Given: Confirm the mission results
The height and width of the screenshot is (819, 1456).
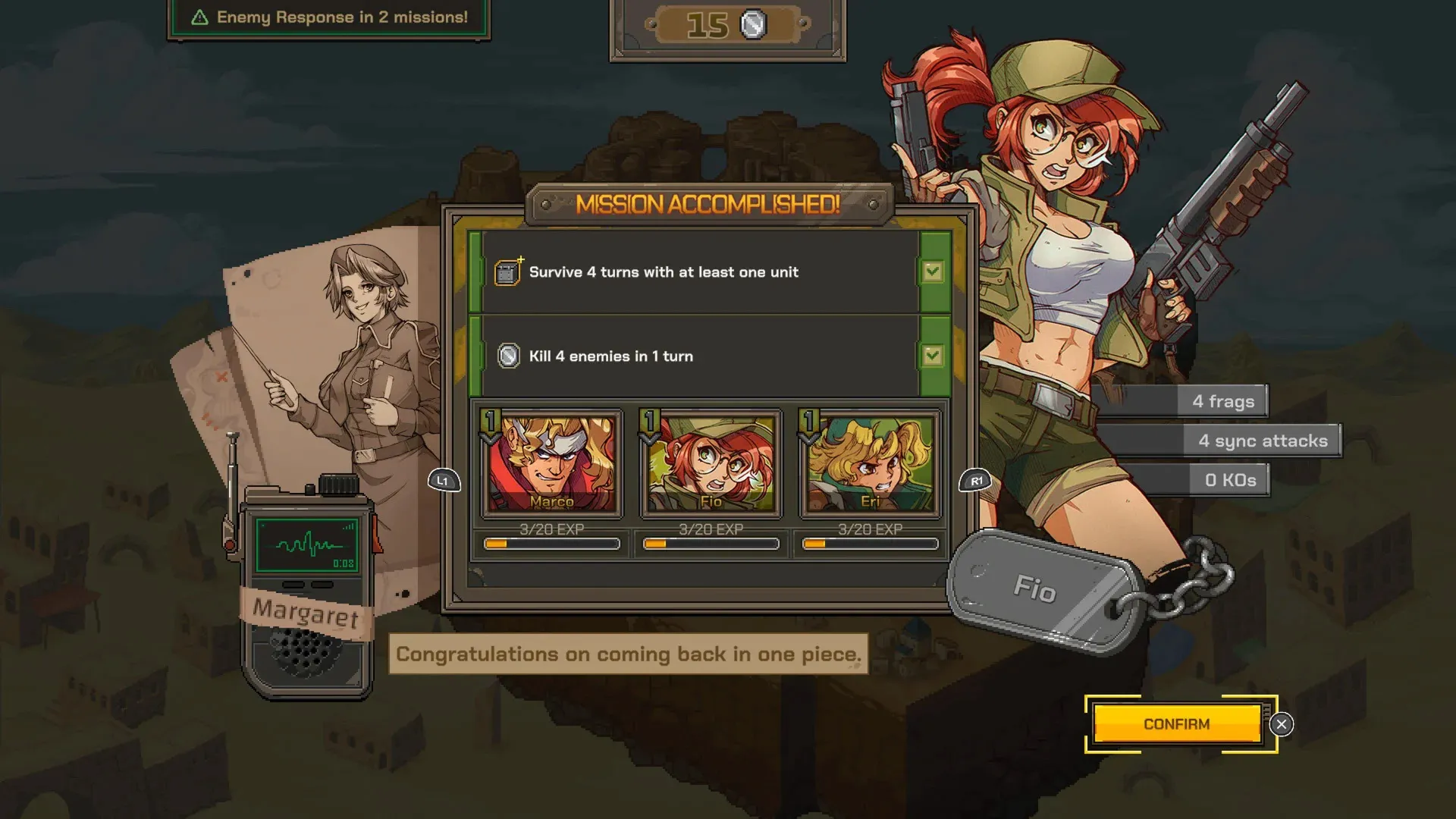Looking at the screenshot, I should click(1176, 723).
